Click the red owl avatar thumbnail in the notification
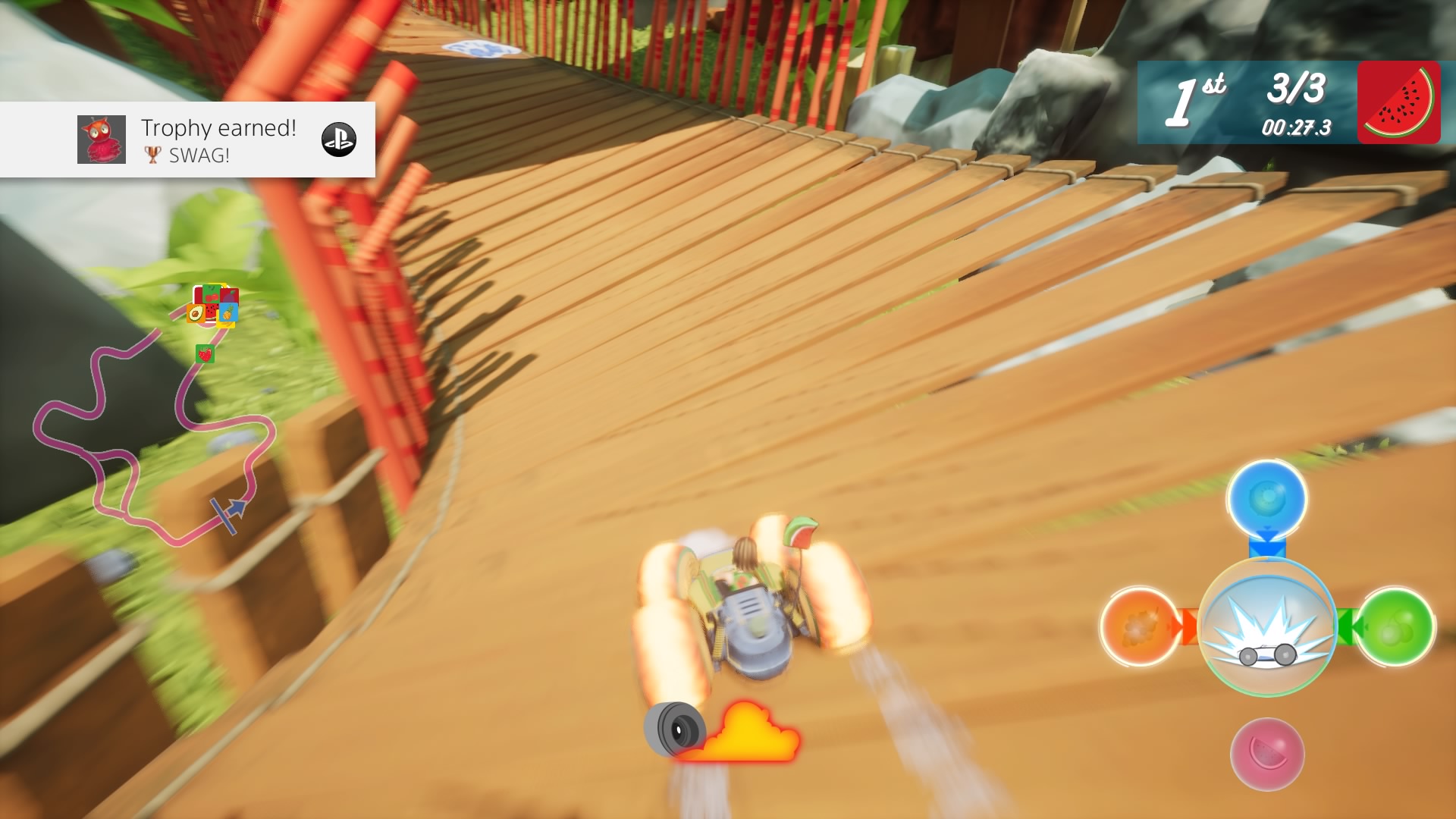Screen dimensions: 1456x819 [99, 140]
